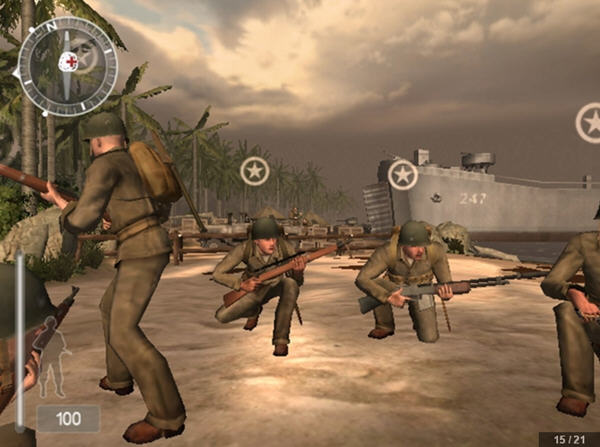
Task: Click the star marker cut off at the screen edge
Action: pos(590,122)
